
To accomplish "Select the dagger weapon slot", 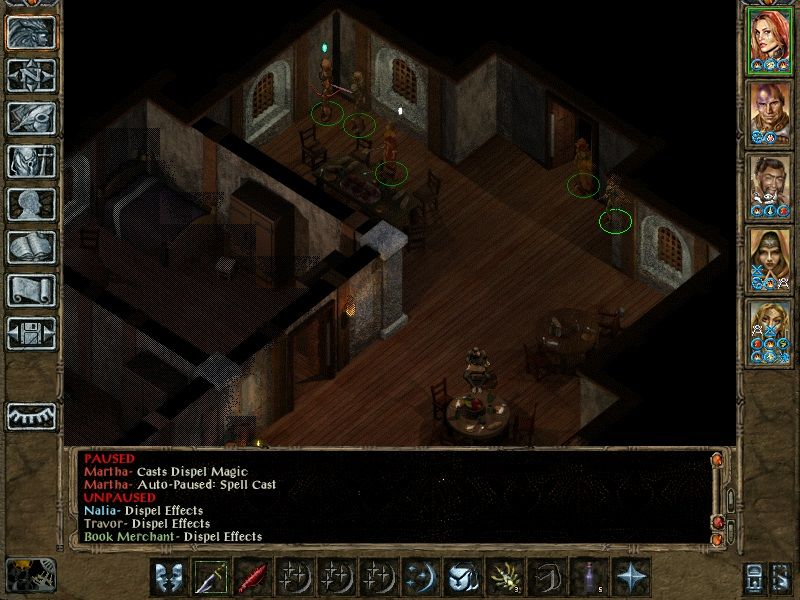I will (211, 577).
